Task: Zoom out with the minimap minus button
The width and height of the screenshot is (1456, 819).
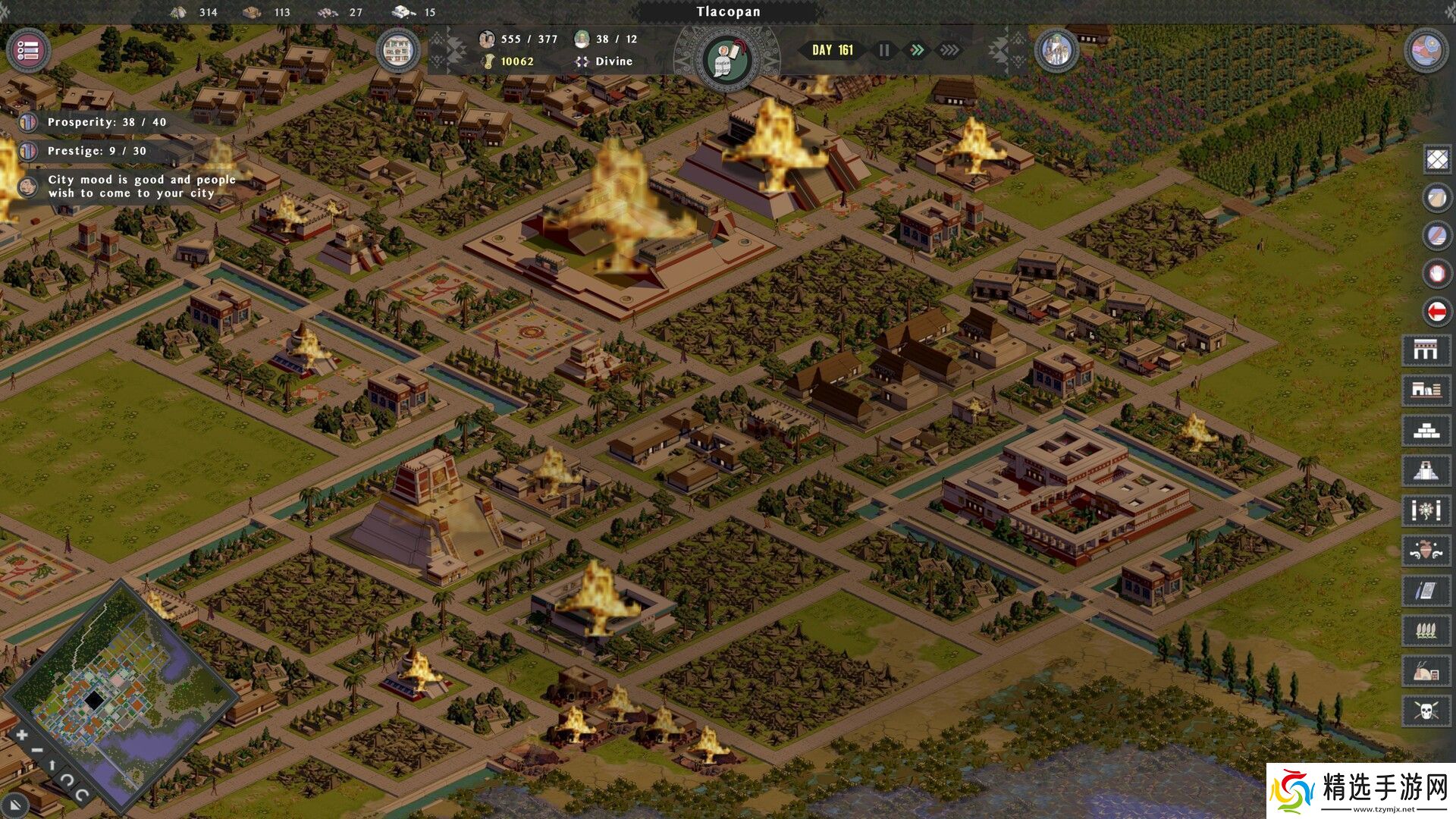Action: tap(37, 751)
